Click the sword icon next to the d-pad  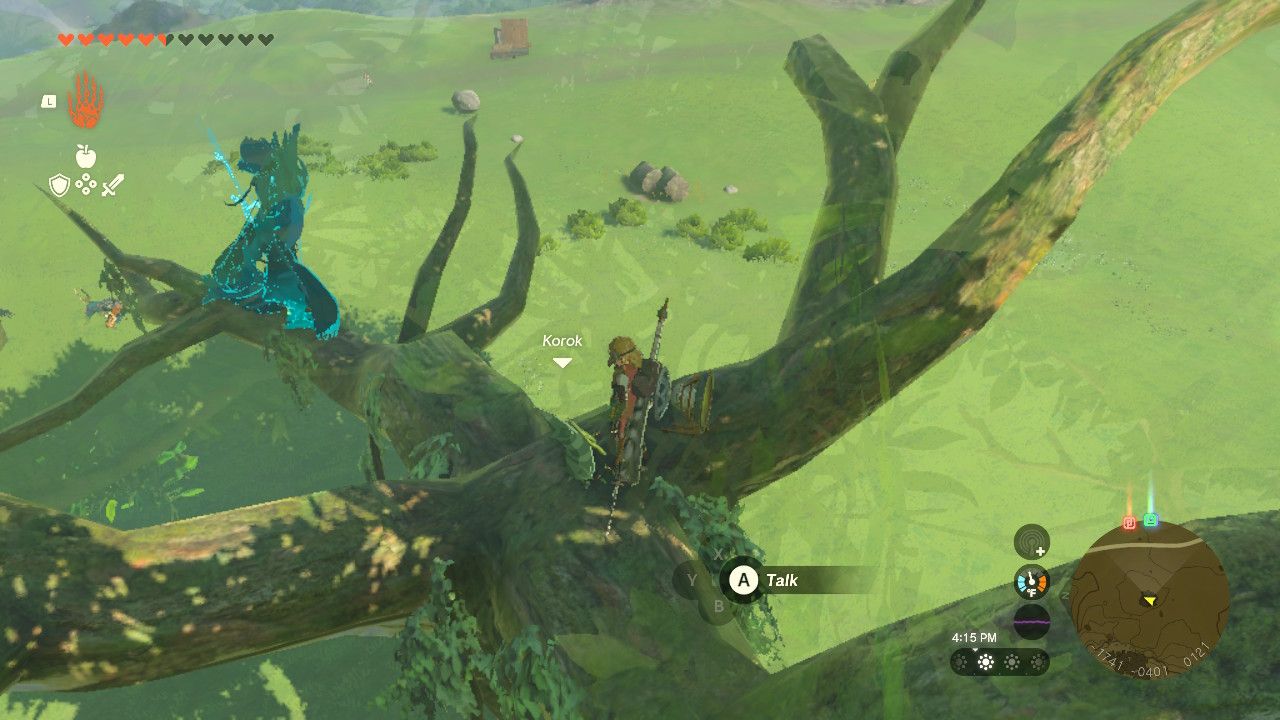click(113, 184)
